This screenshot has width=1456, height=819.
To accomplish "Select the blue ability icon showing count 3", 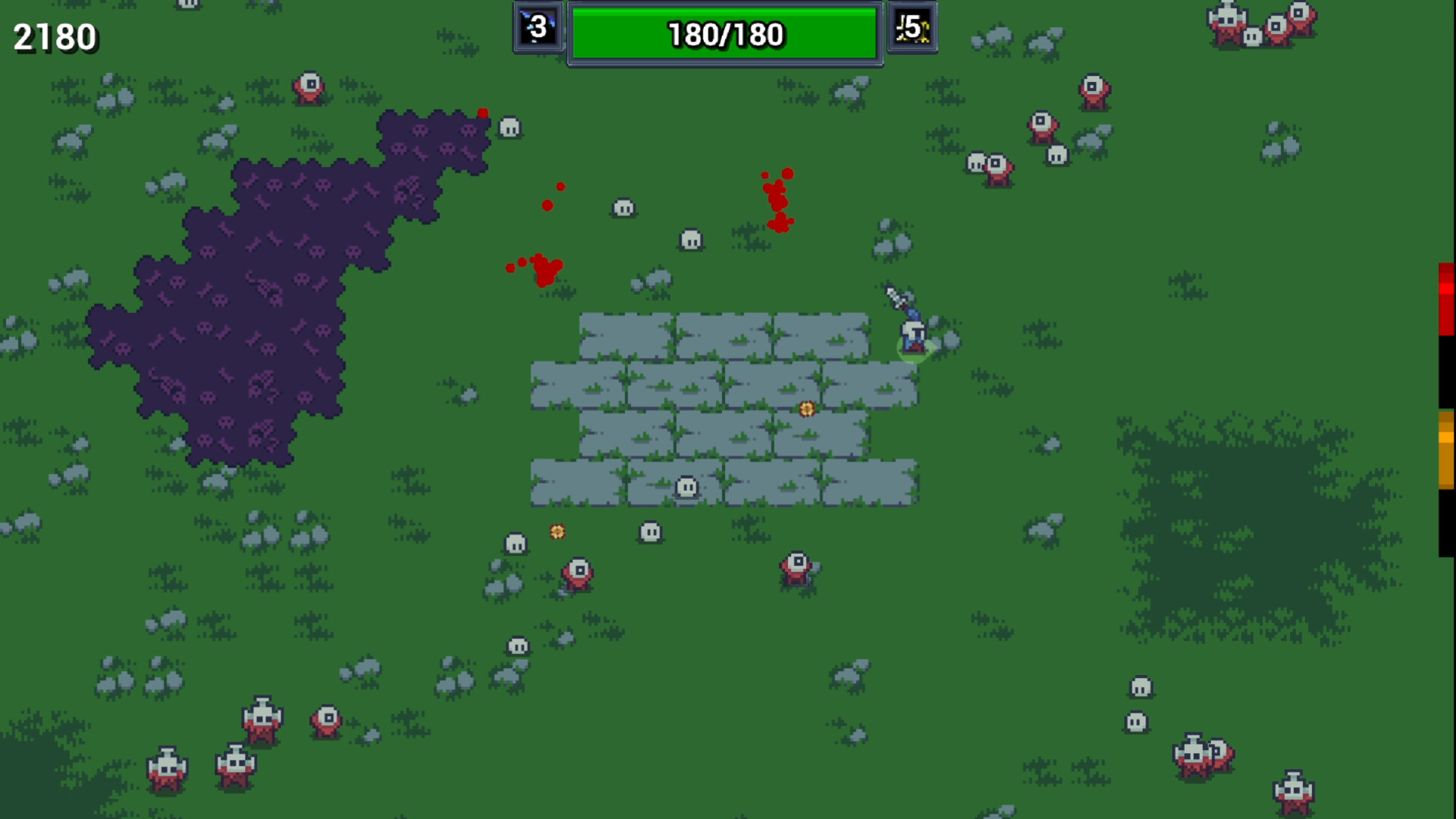I will [x=538, y=29].
